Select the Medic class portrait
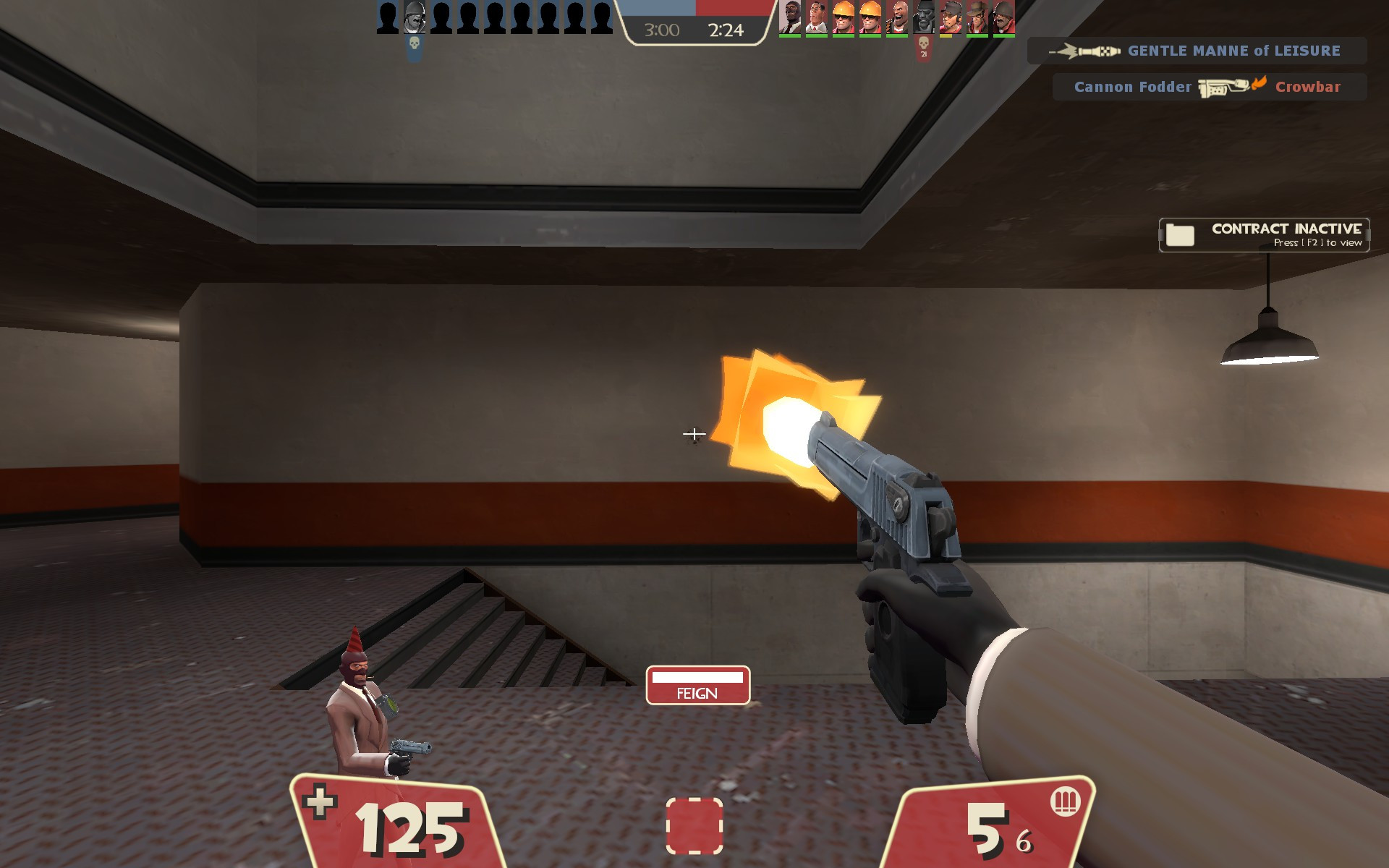 coord(816,18)
